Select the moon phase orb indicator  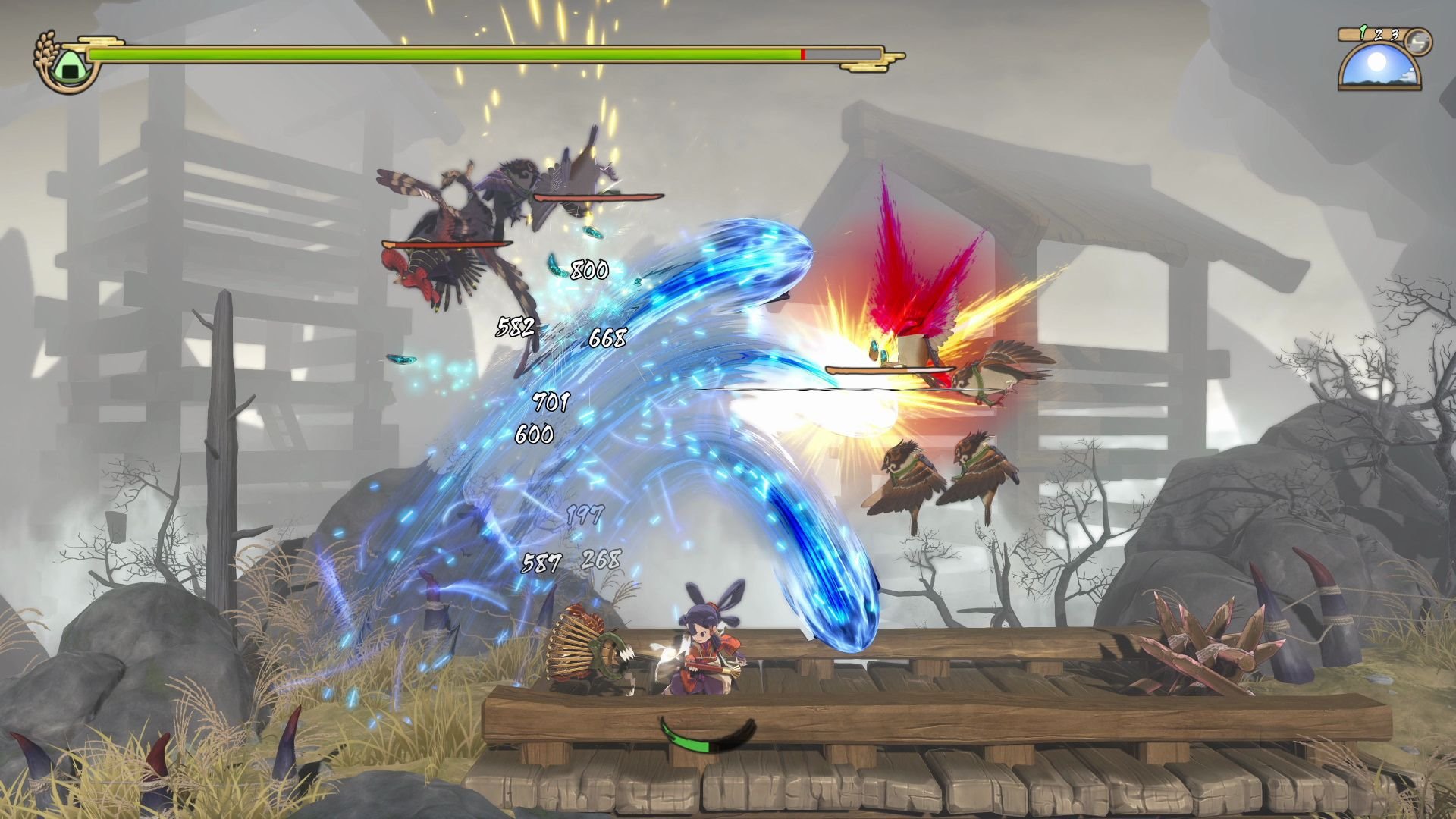1419,40
